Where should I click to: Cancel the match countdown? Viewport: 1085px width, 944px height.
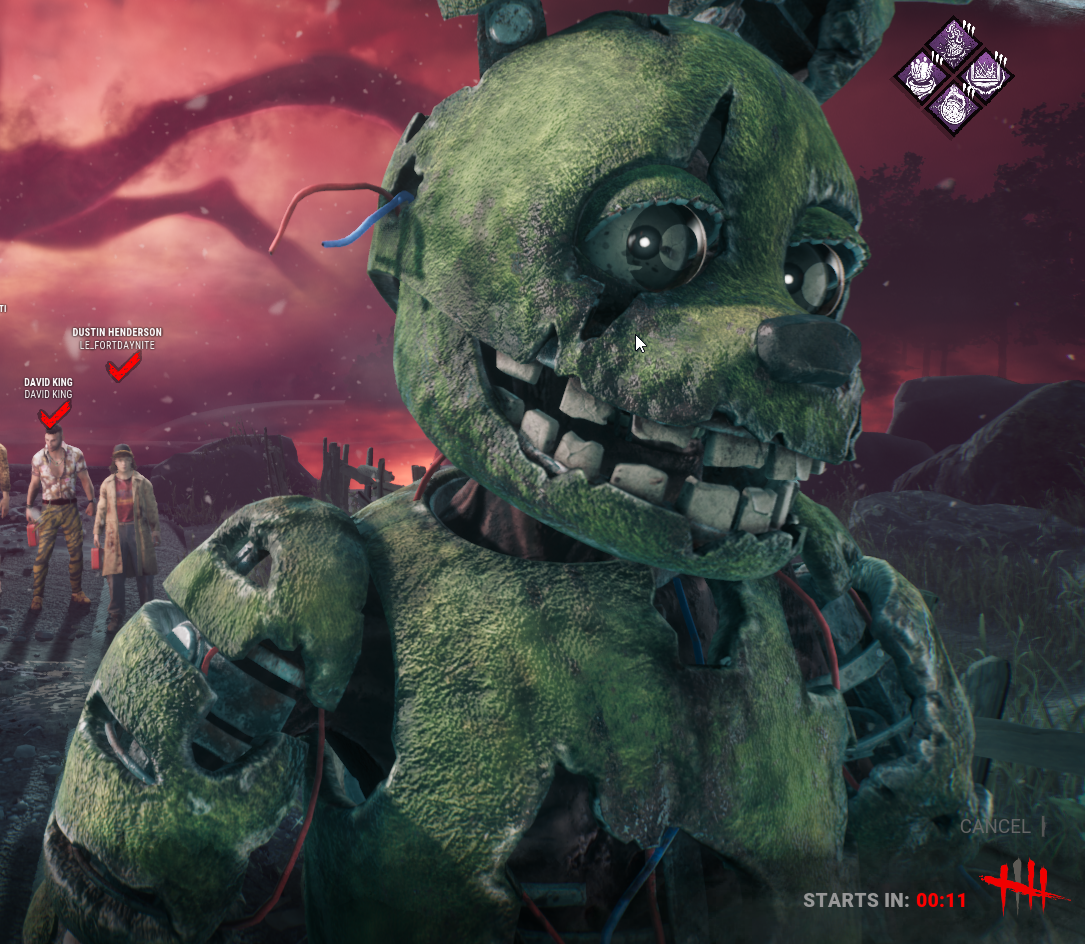click(994, 827)
